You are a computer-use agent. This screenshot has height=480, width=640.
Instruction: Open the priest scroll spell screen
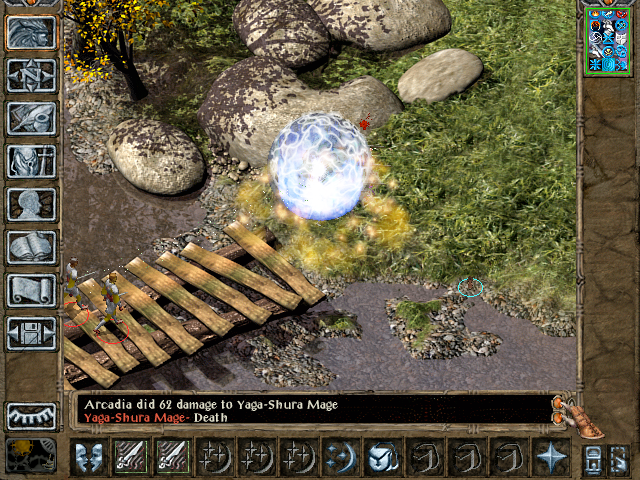(x=31, y=290)
